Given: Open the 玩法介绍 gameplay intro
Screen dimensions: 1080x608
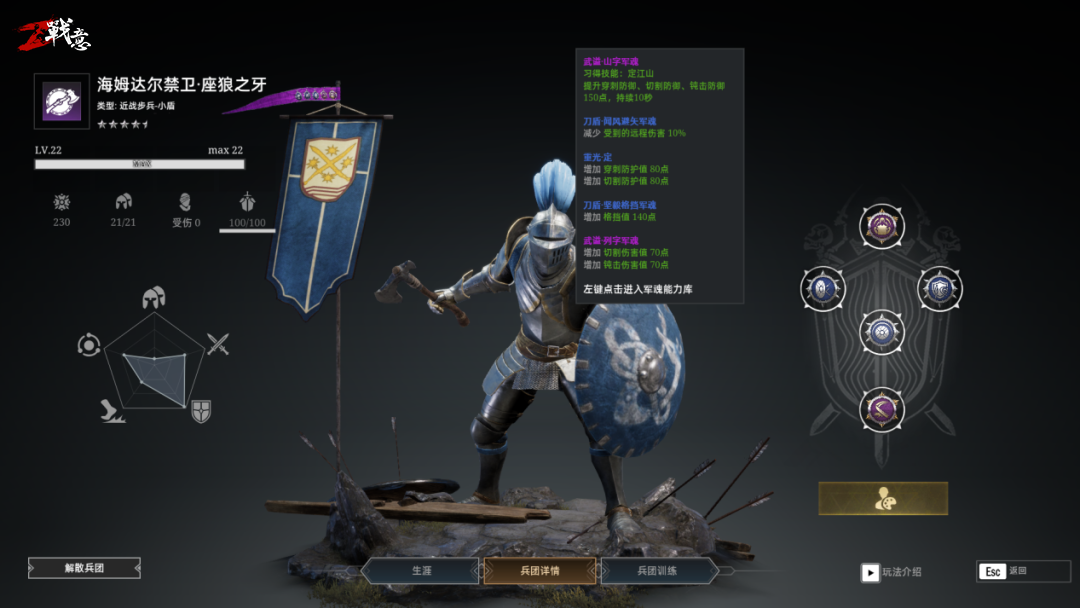Looking at the screenshot, I should pos(893,572).
